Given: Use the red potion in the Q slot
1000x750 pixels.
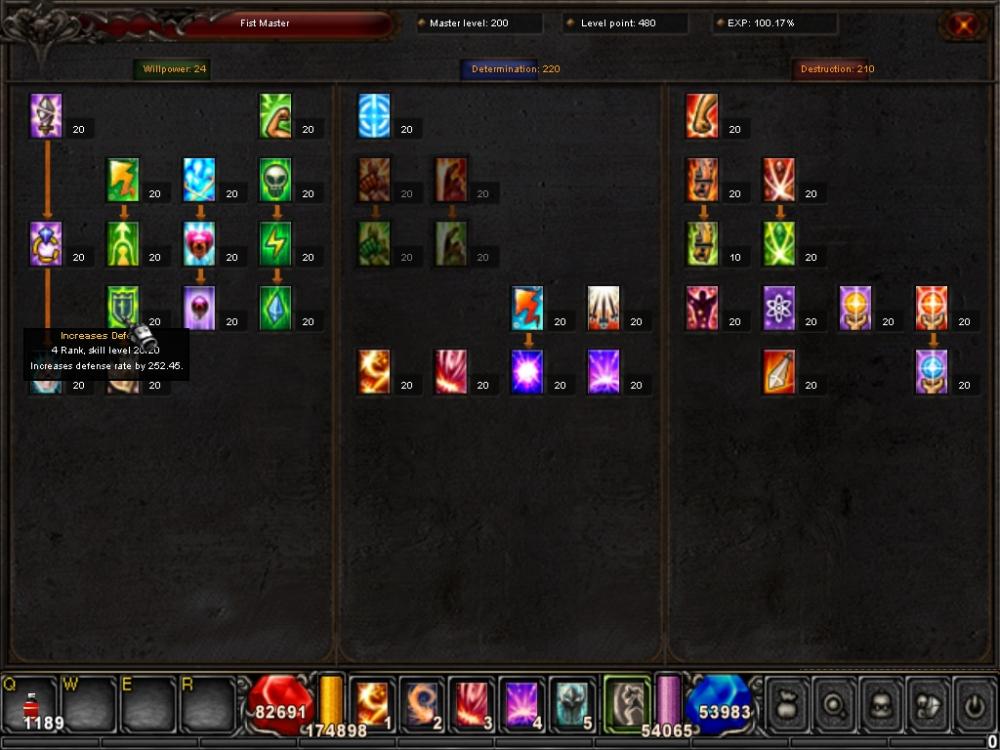Looking at the screenshot, I should click(x=31, y=703).
